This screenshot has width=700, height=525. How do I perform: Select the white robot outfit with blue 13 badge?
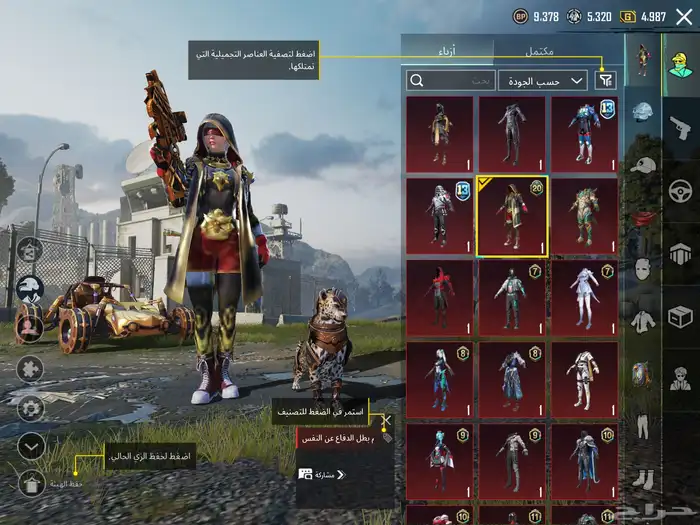point(440,215)
